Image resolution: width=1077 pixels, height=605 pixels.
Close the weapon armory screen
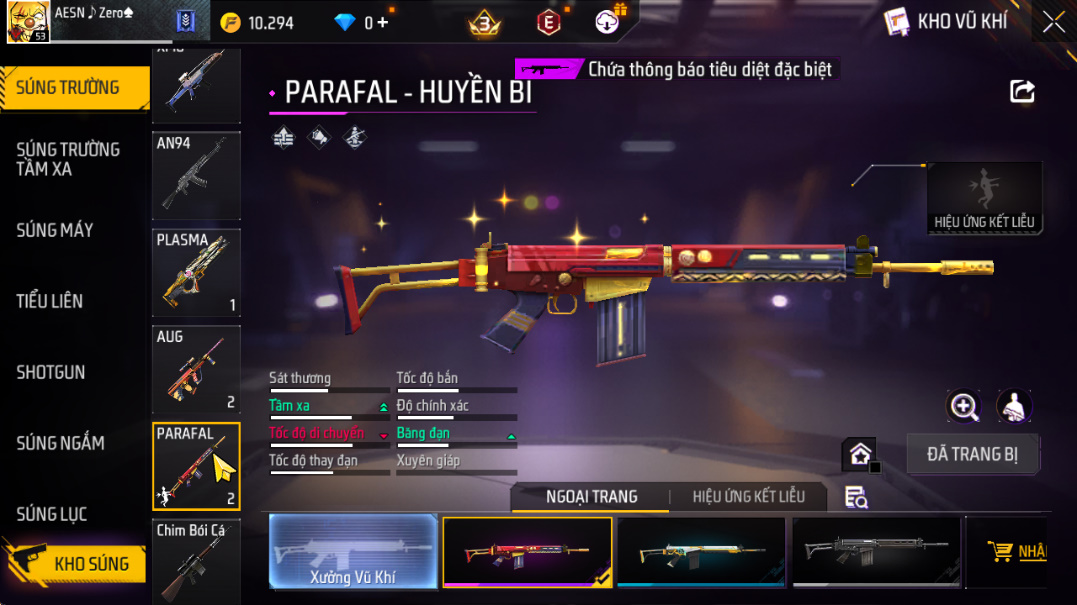pyautogui.click(x=1054, y=22)
